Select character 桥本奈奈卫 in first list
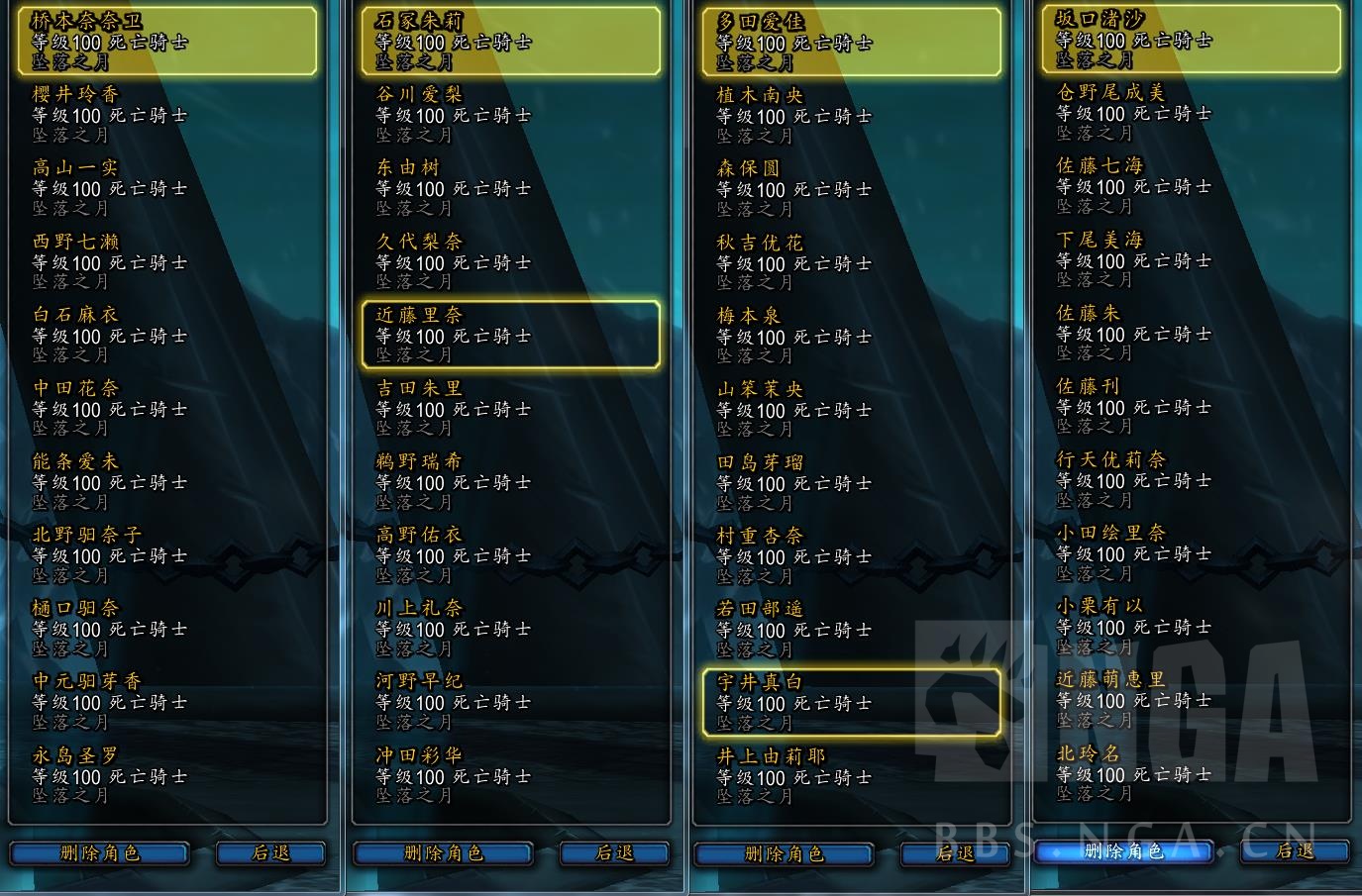This screenshot has width=1362, height=896. click(168, 40)
